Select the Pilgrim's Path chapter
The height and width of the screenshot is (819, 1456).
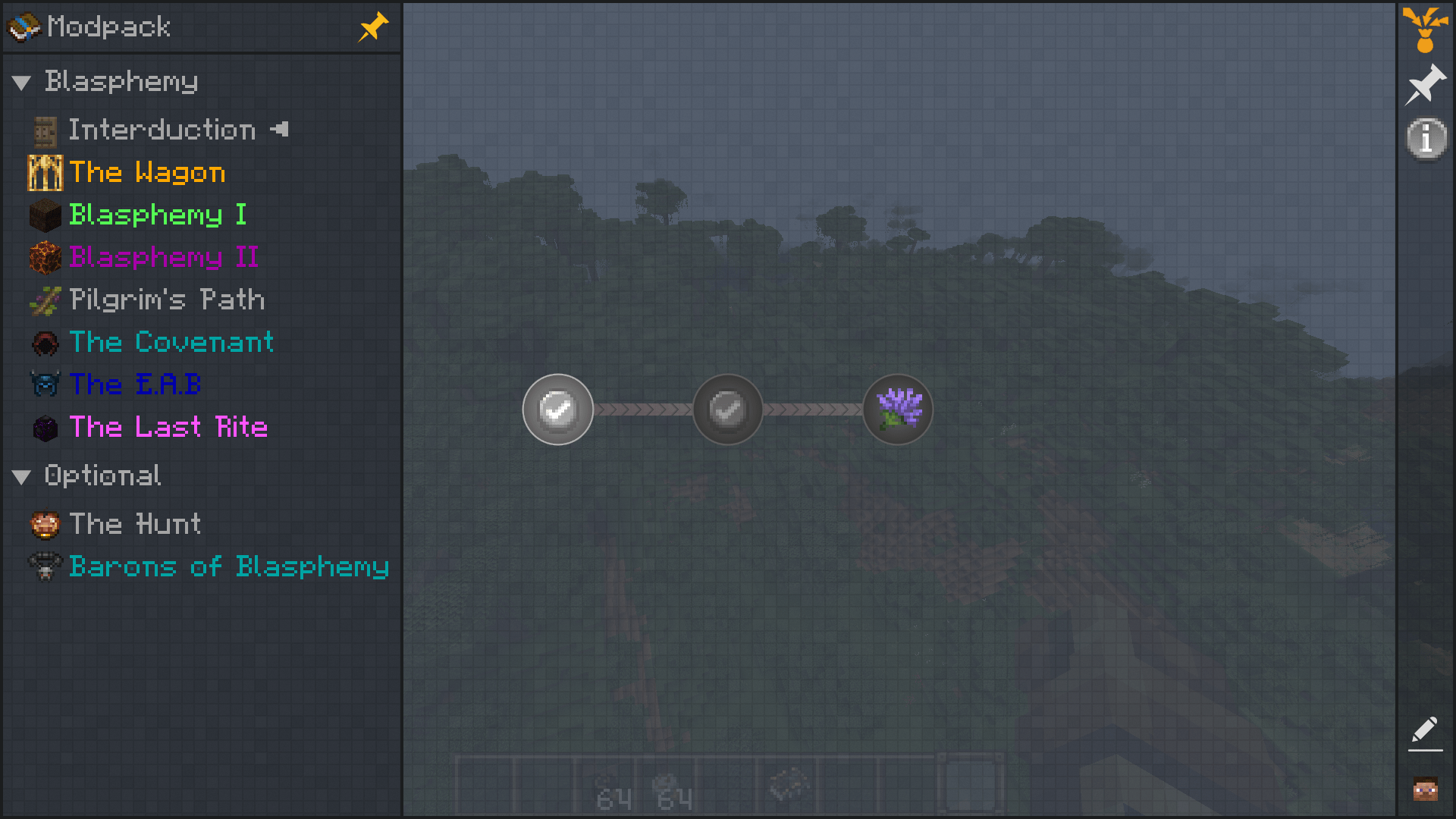[165, 300]
